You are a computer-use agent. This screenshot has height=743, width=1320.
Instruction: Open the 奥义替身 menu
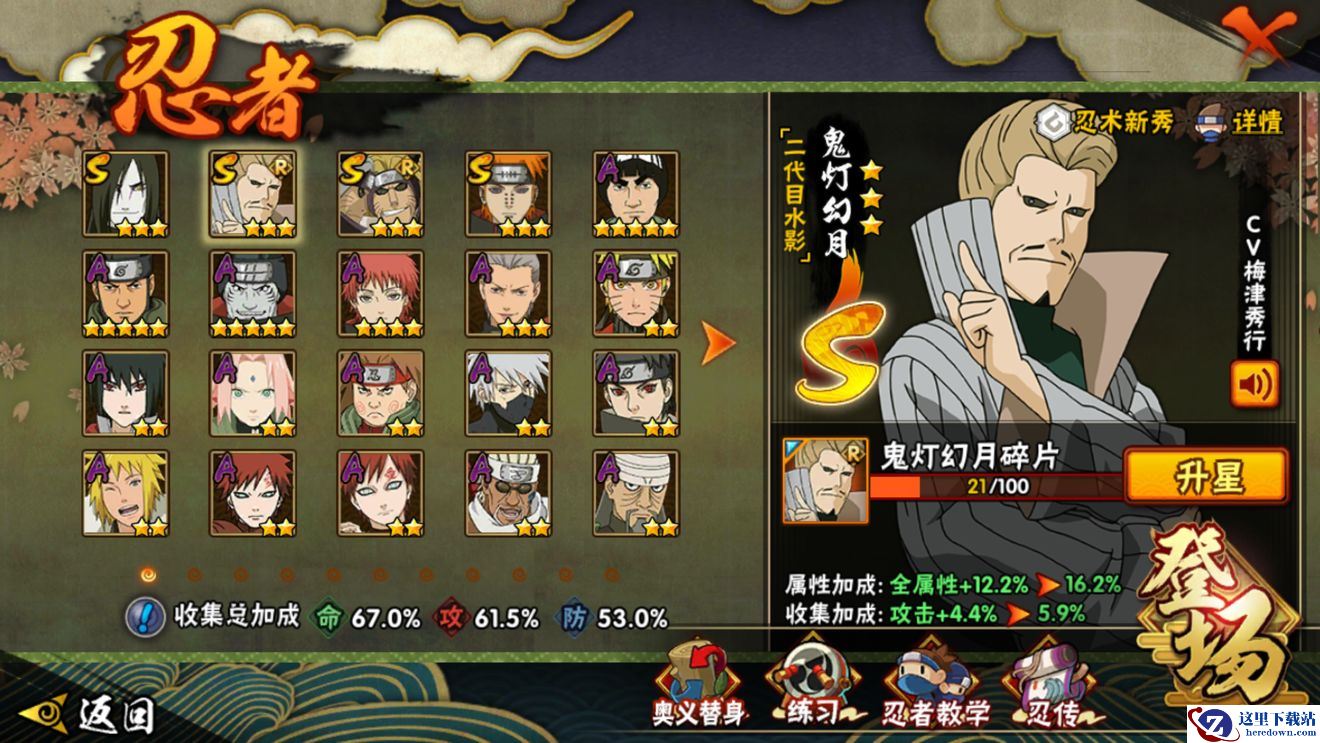tap(699, 685)
